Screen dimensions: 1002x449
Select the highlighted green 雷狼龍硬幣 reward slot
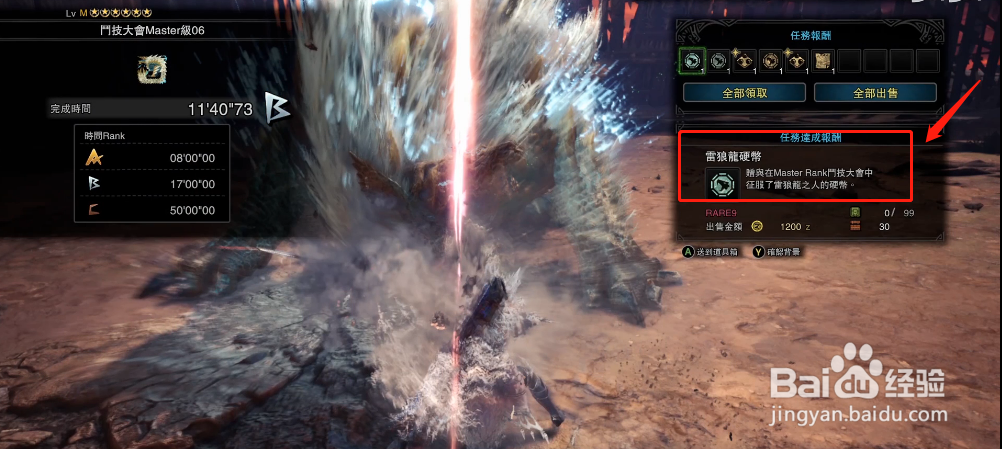tap(691, 61)
